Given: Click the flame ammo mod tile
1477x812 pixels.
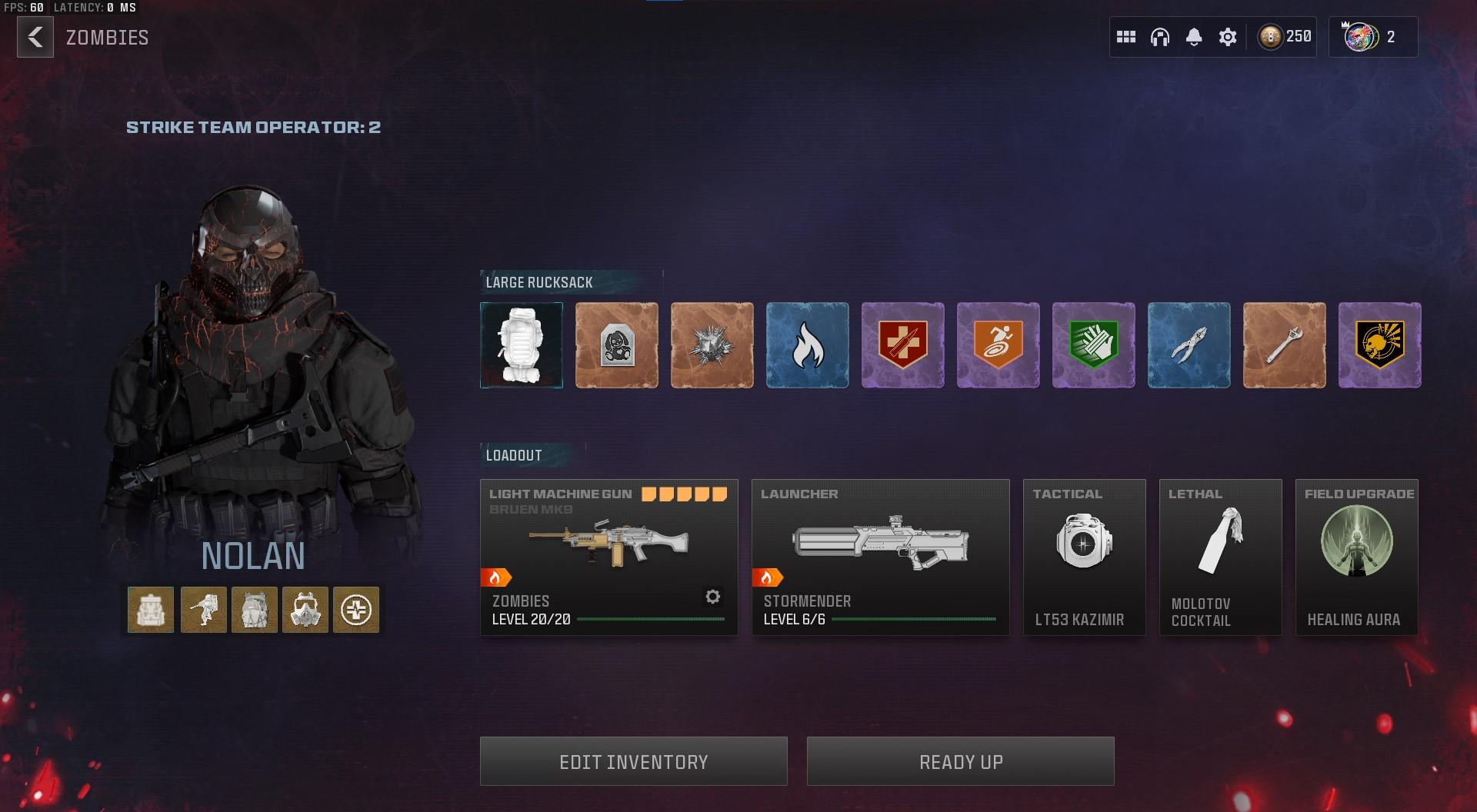Looking at the screenshot, I should tap(807, 344).
